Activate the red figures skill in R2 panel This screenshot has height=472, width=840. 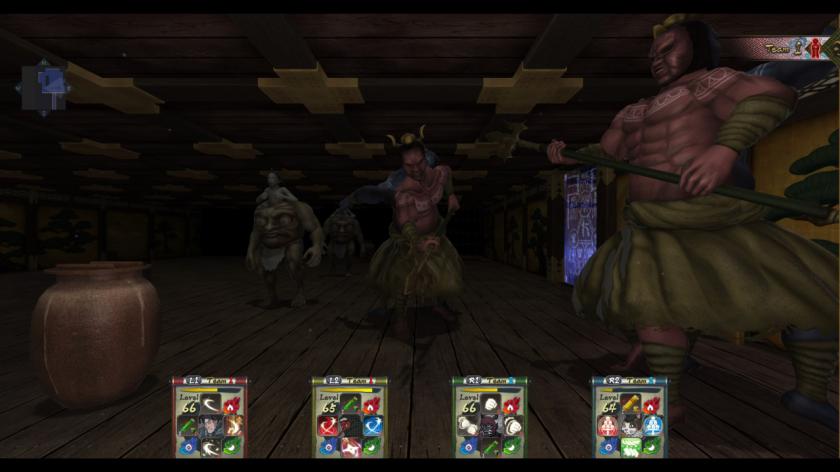pos(608,425)
